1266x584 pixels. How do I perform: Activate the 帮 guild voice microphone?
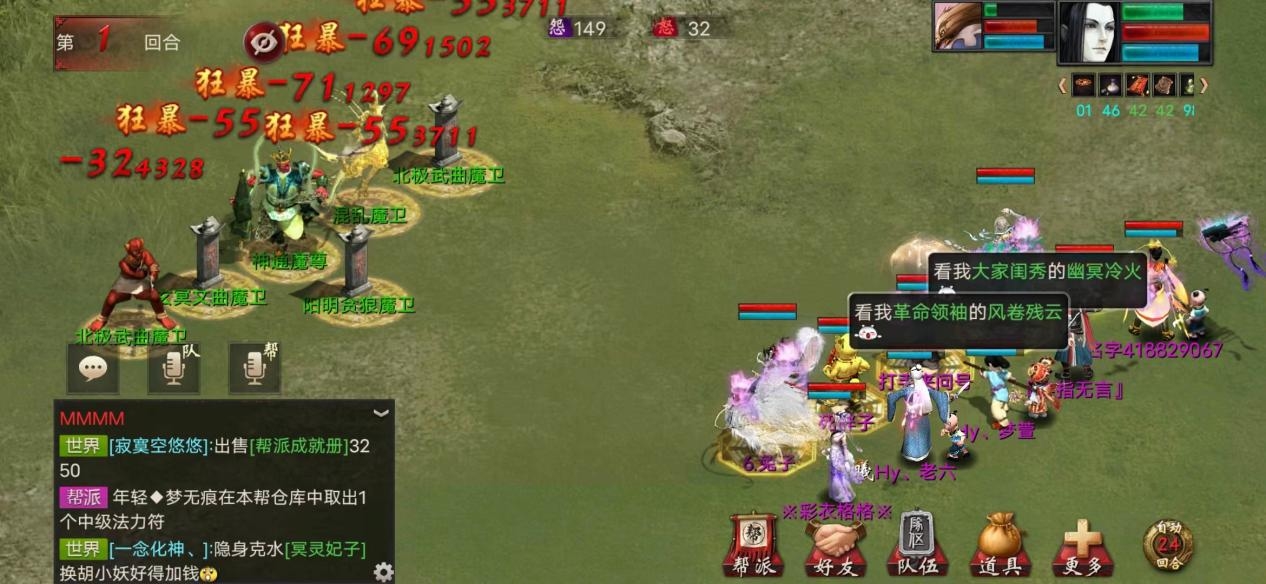tap(254, 368)
